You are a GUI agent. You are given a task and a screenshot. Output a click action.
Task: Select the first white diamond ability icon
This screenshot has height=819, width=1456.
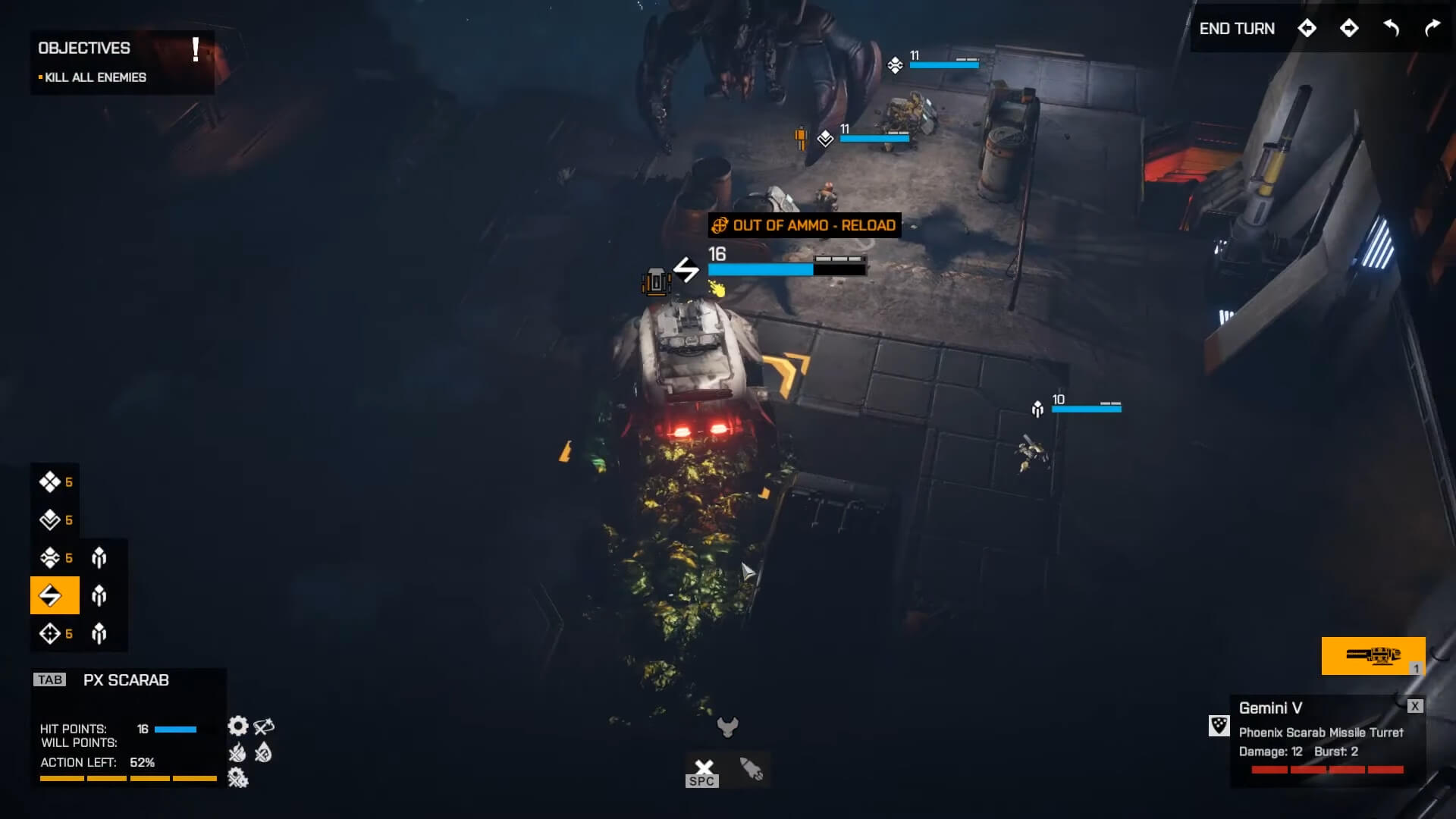(49, 482)
